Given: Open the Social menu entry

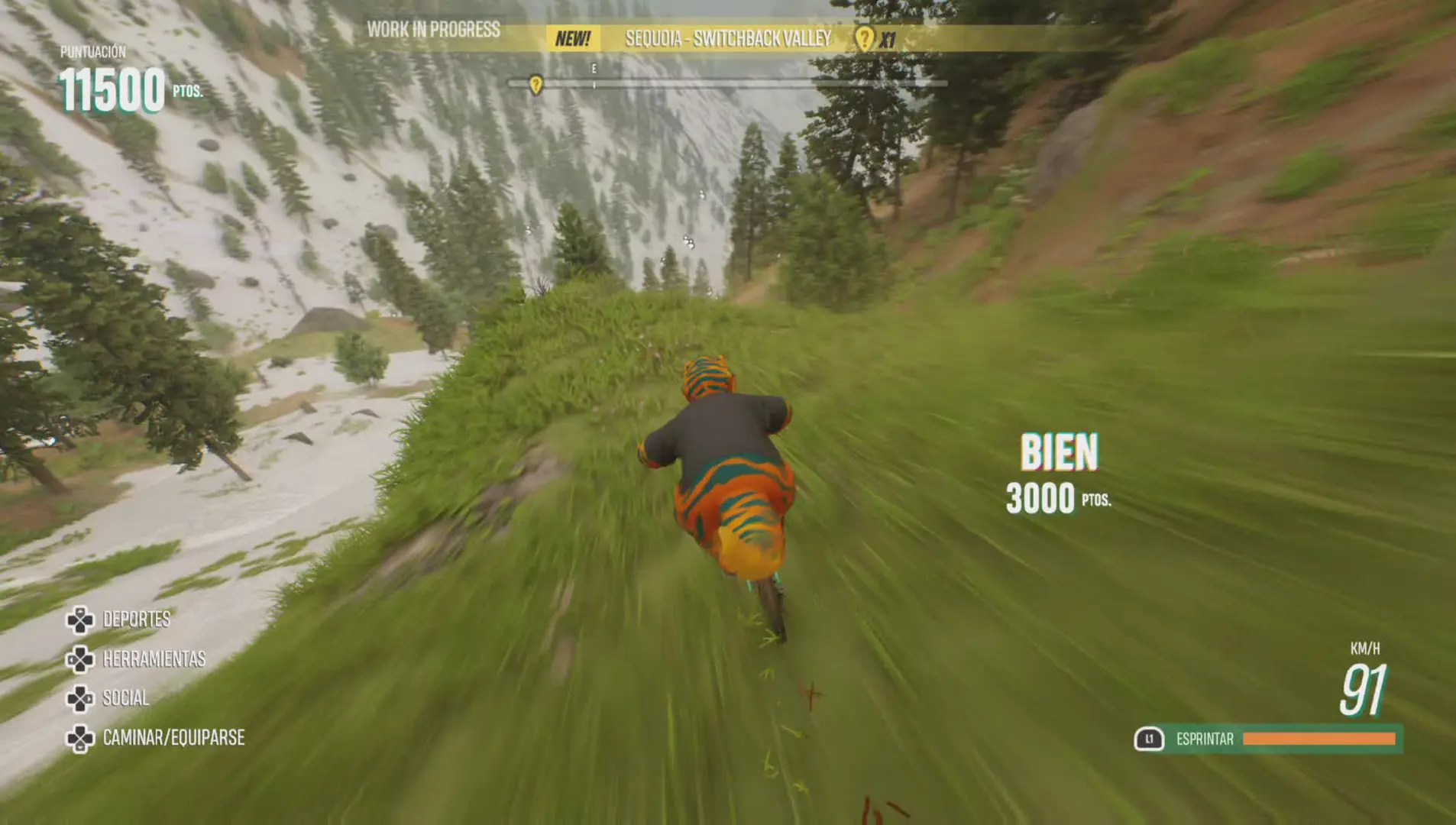Looking at the screenshot, I should [x=125, y=698].
